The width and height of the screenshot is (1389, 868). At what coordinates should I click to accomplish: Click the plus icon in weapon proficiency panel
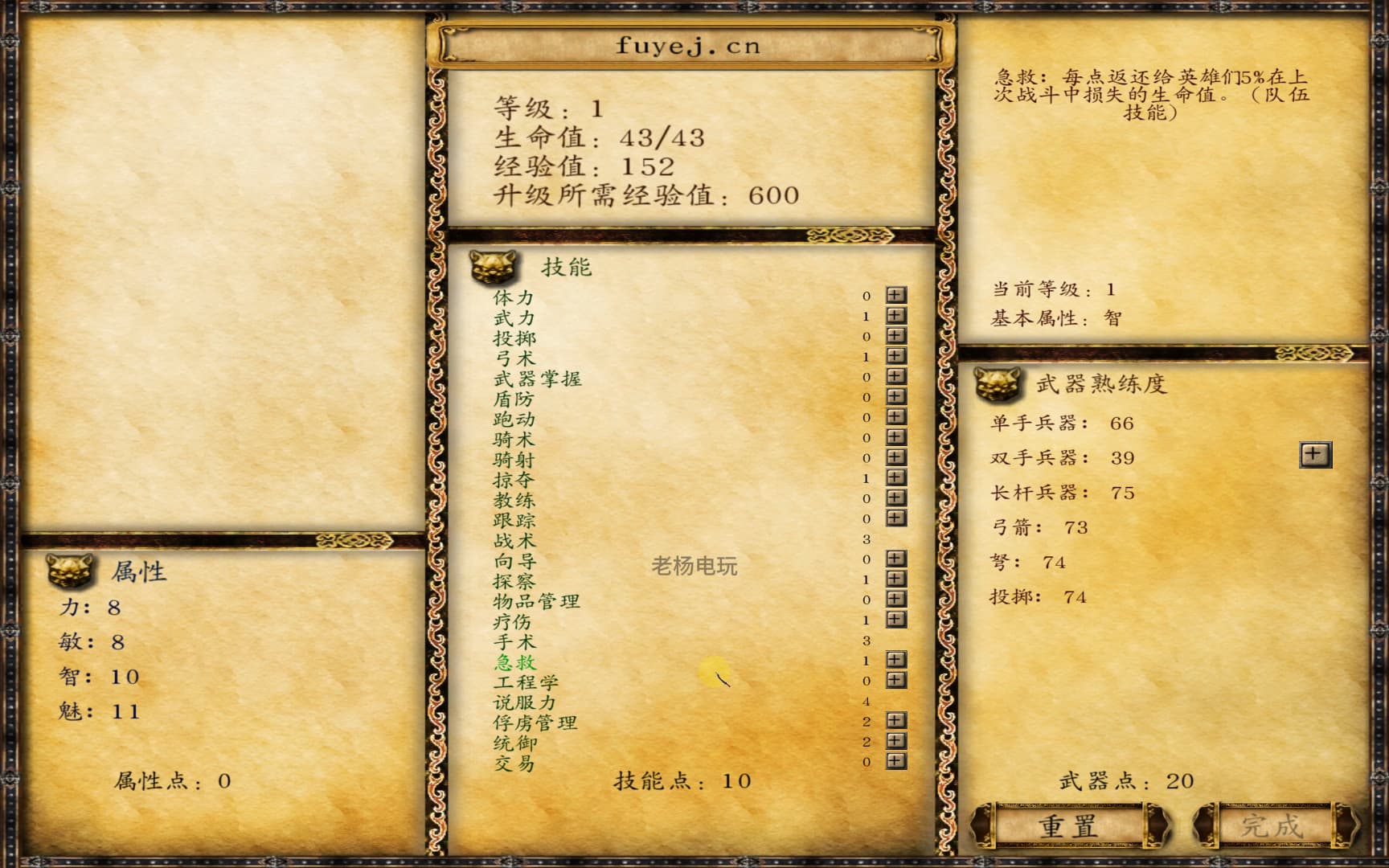point(1313,453)
